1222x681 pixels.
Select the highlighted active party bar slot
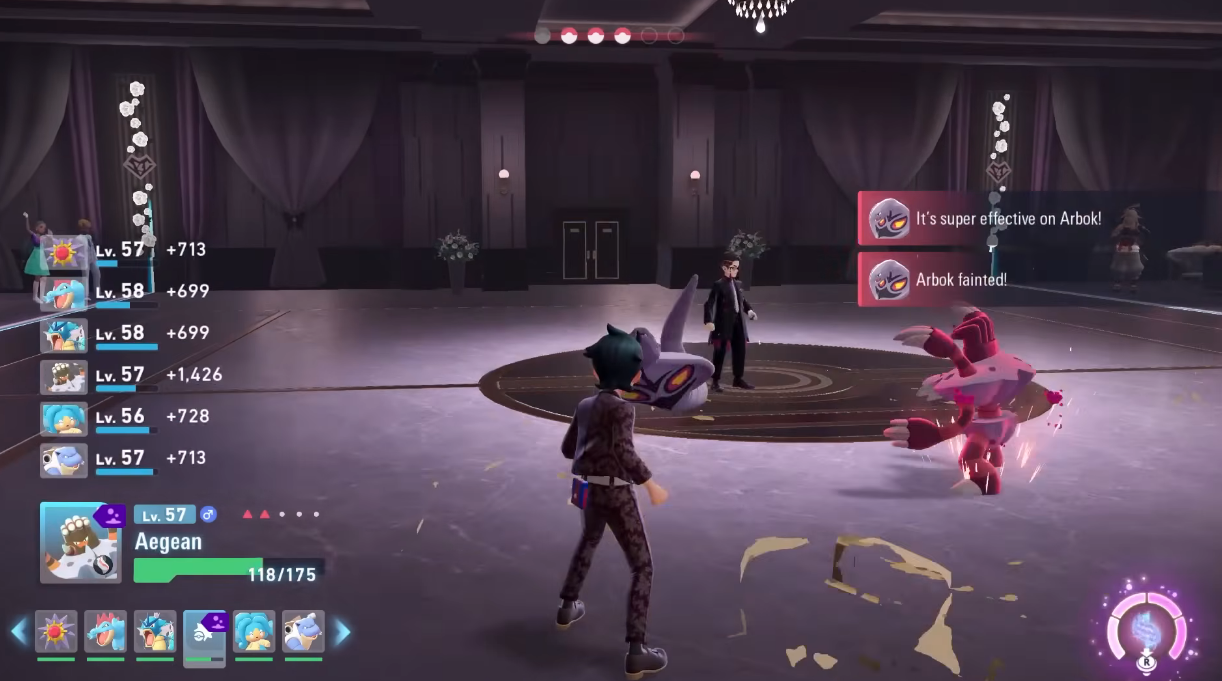pyautogui.click(x=204, y=634)
